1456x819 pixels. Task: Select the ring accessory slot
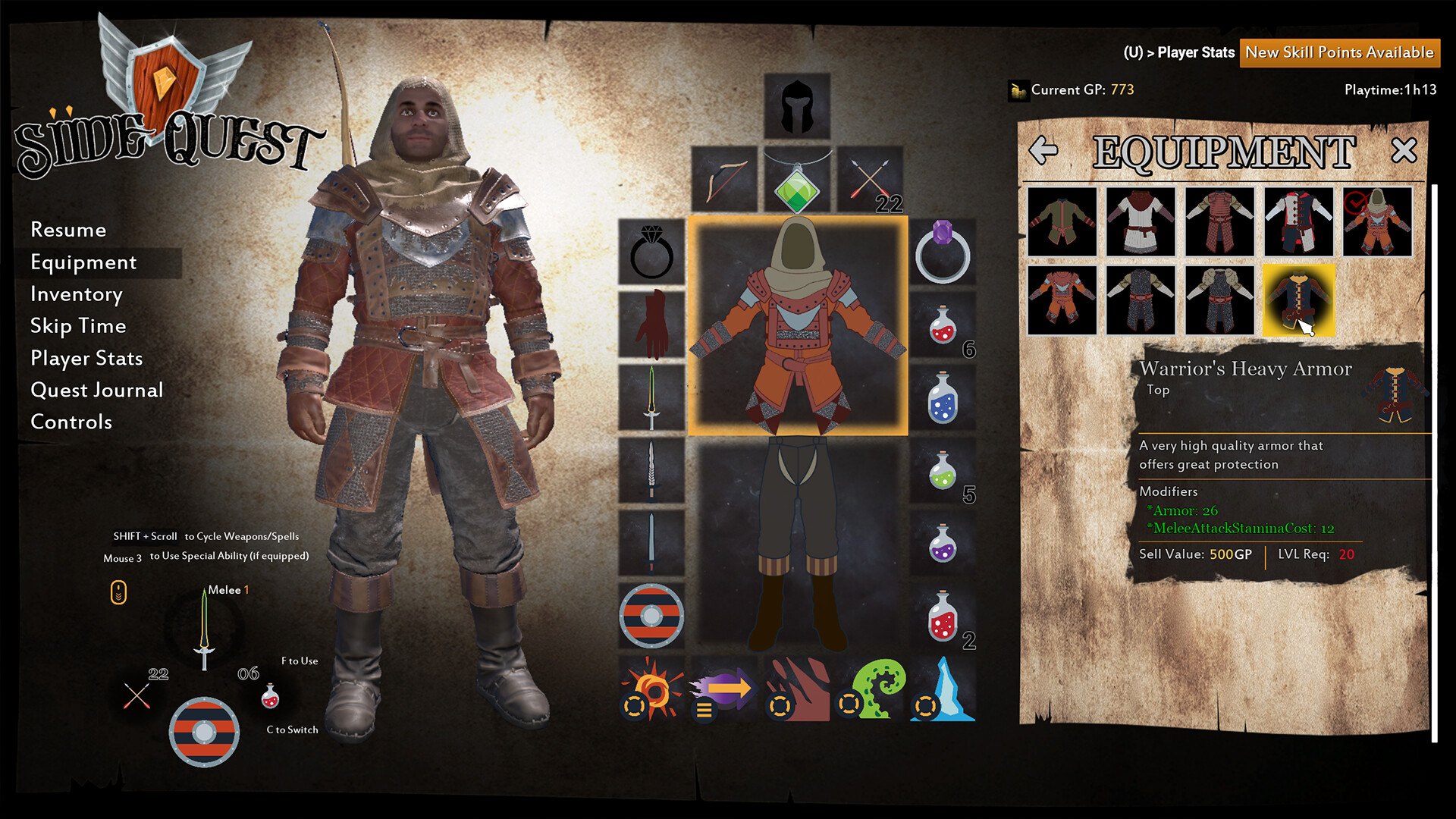[x=651, y=253]
